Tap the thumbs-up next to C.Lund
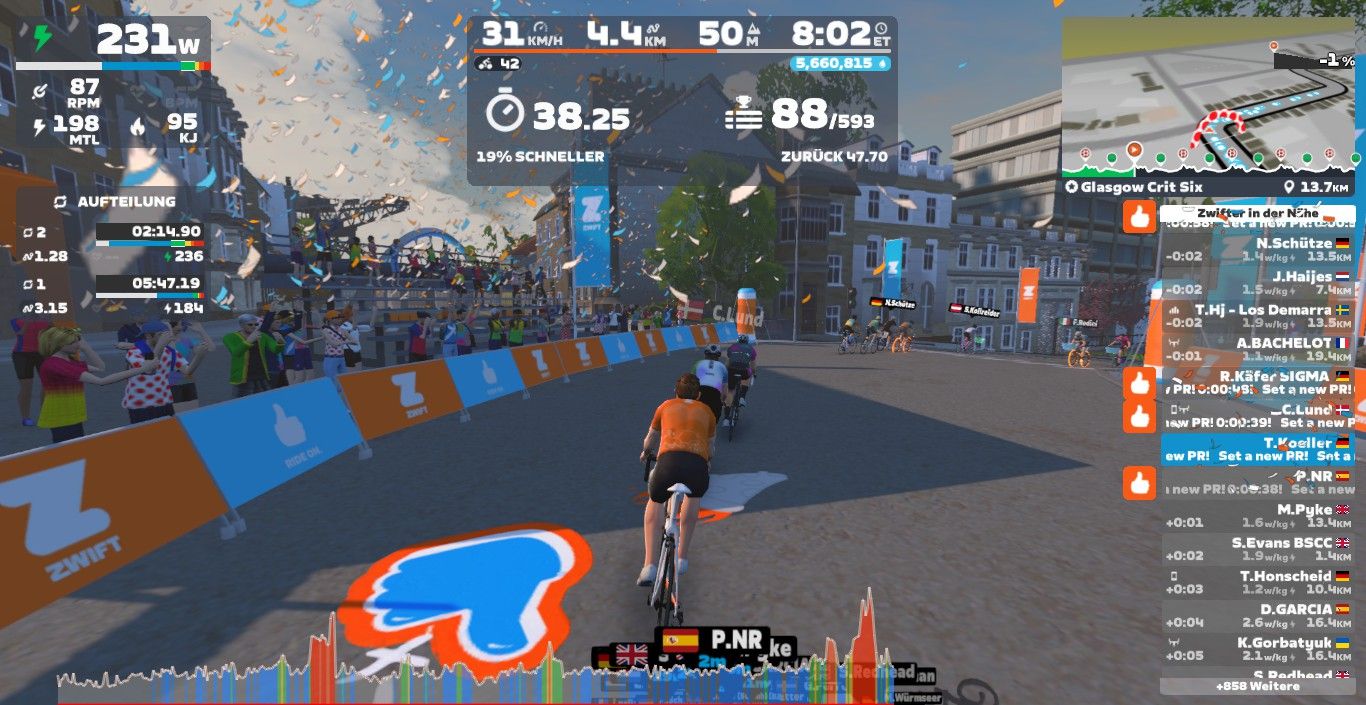 (x=1139, y=416)
